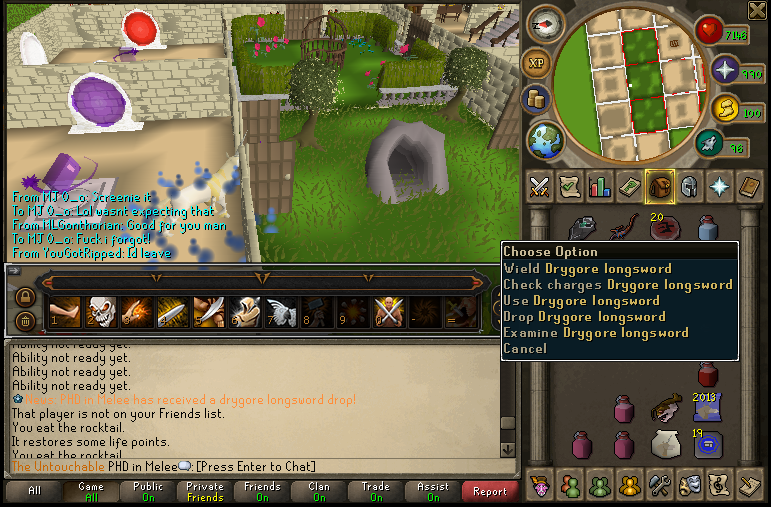Open the worn equipment helmet tab
This screenshot has width=771, height=507.
tap(689, 186)
